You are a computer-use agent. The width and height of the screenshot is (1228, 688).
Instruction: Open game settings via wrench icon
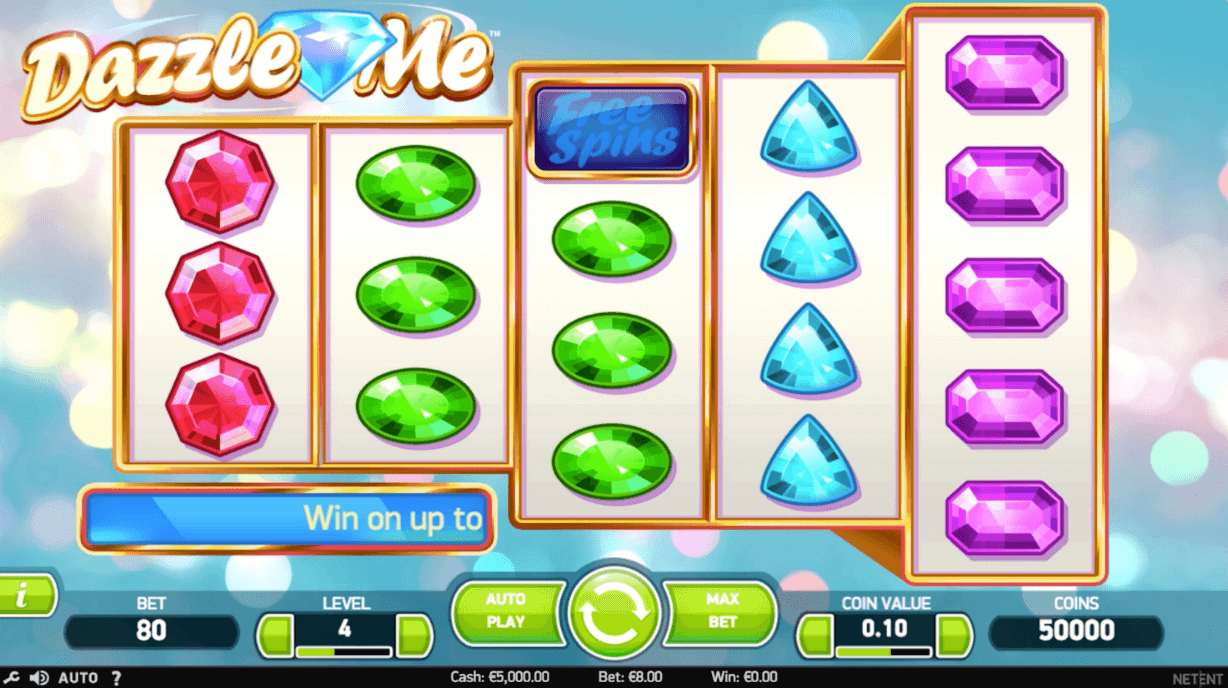[x=11, y=678]
